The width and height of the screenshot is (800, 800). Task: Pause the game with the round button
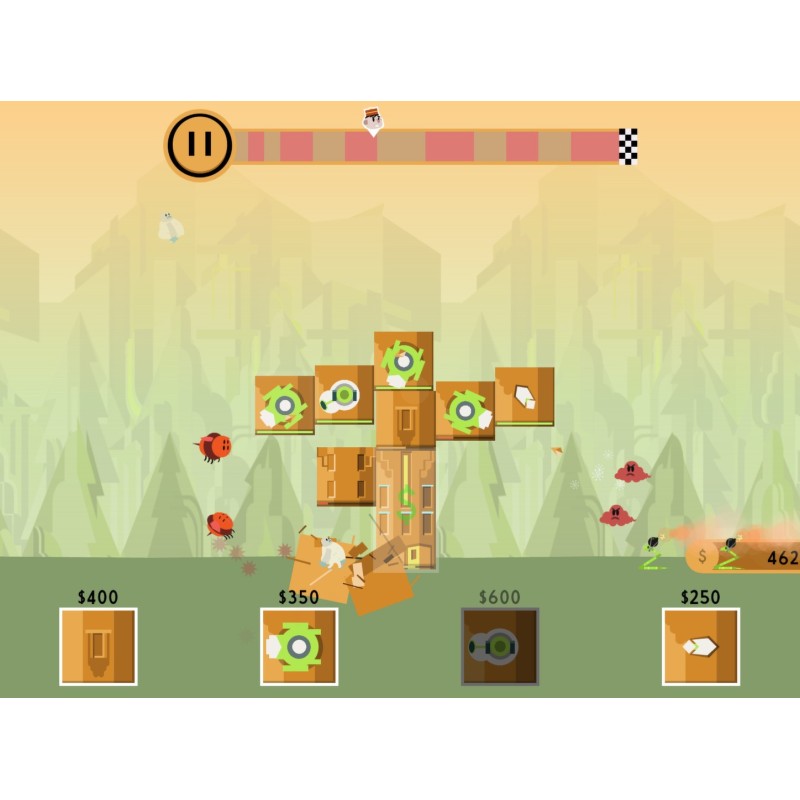tap(200, 145)
